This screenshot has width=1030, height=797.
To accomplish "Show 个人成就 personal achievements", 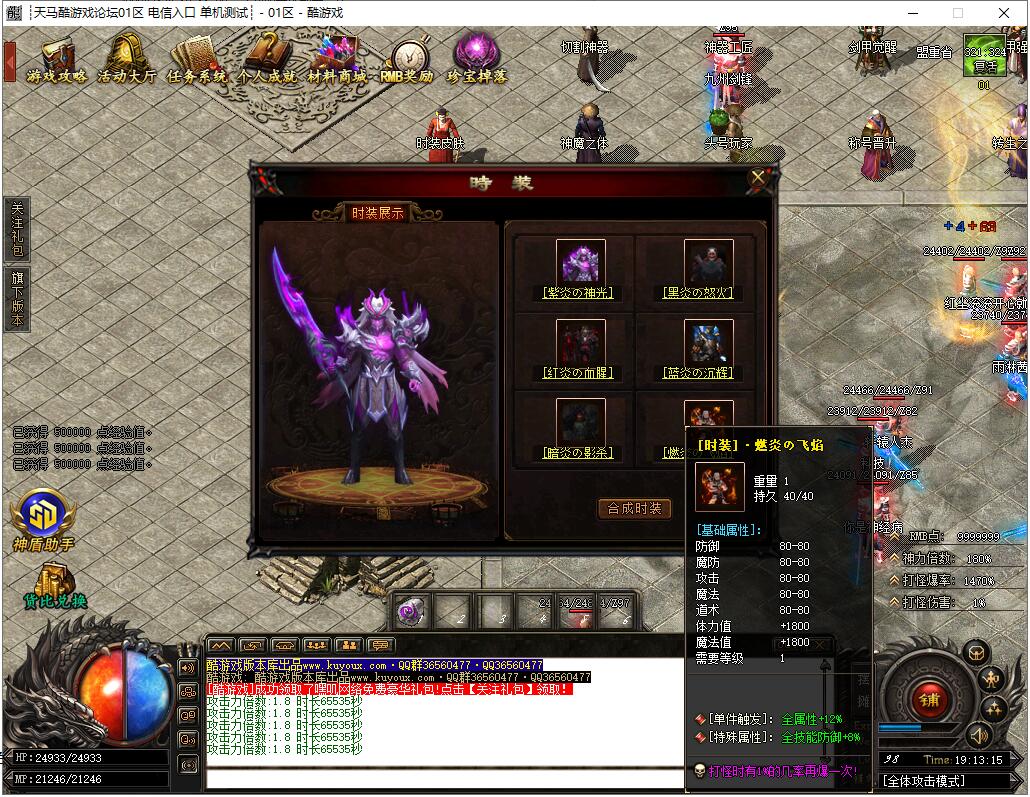I will 266,58.
